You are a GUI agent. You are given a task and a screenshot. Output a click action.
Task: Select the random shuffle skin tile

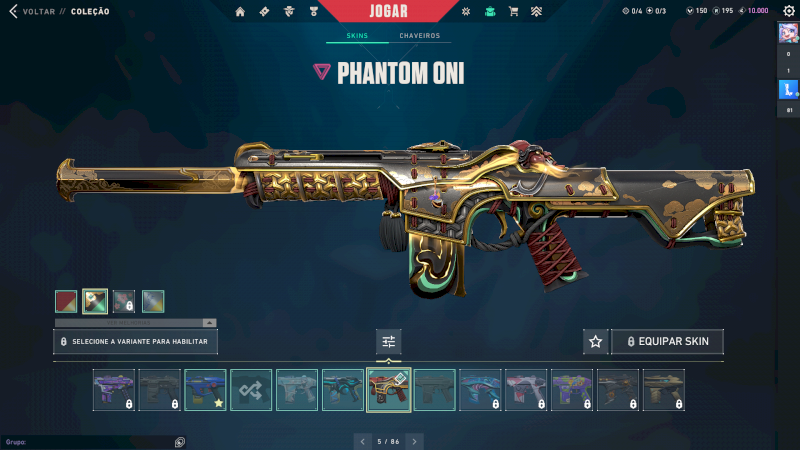[x=251, y=390]
